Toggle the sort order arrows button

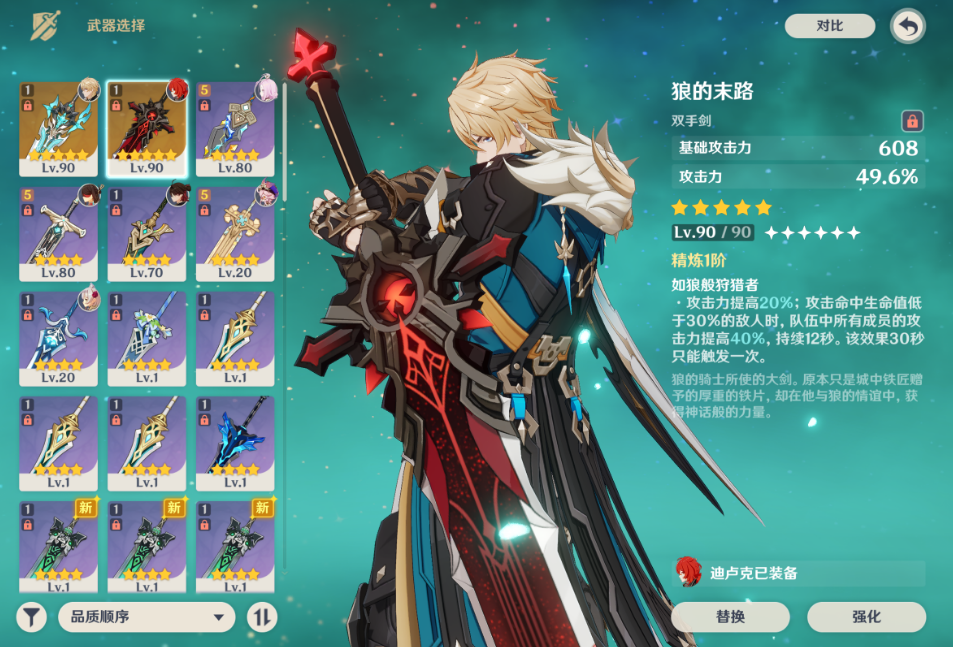[261, 617]
